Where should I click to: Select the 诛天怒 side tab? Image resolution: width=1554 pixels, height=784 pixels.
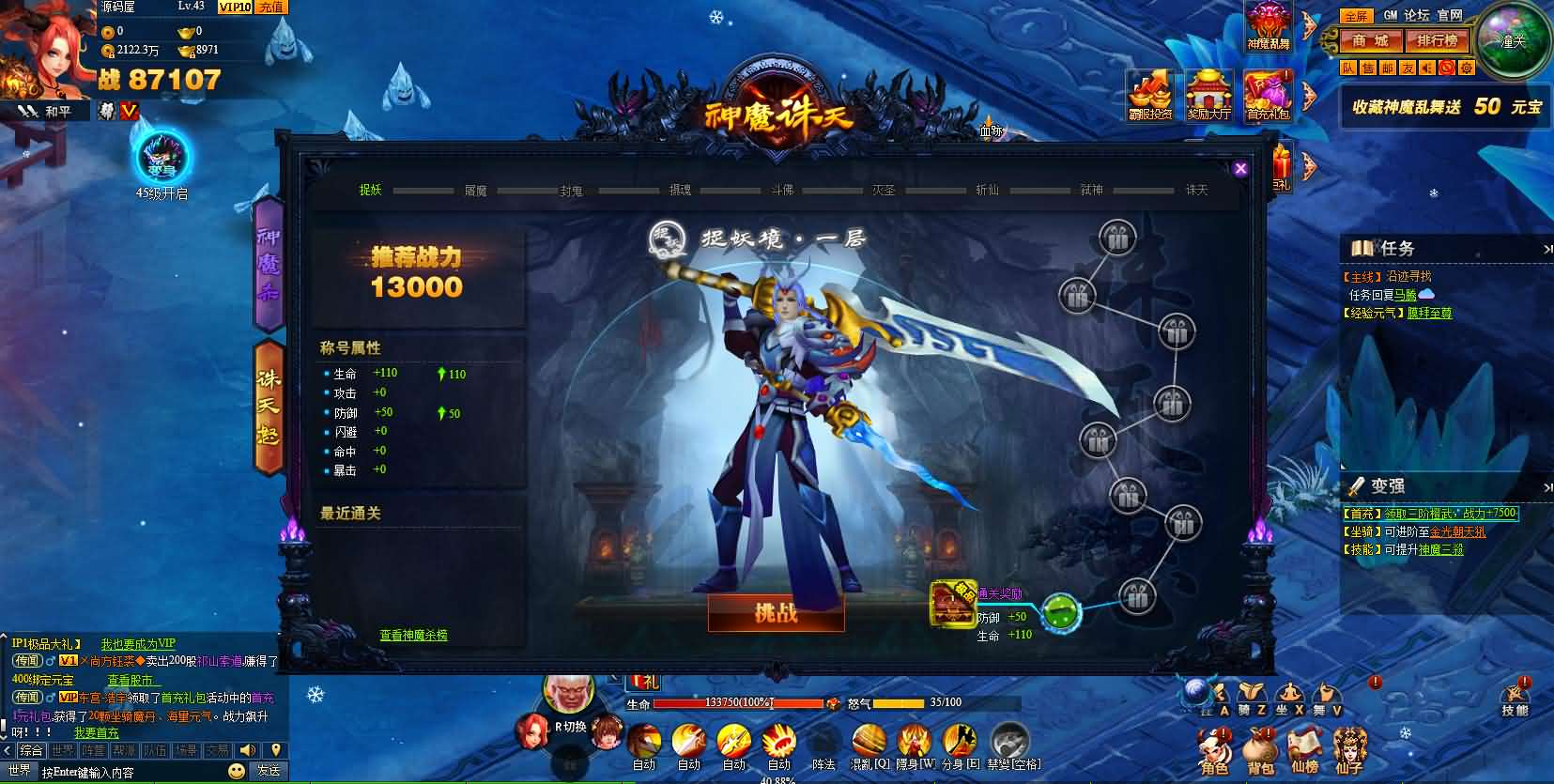pyautogui.click(x=269, y=407)
